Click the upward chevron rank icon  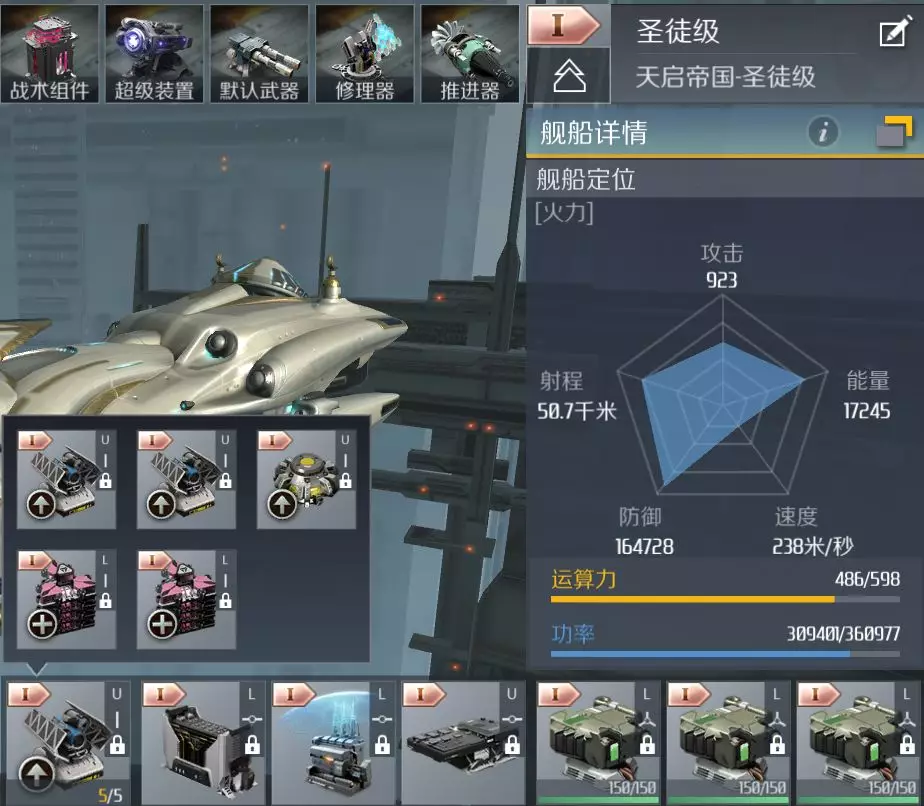click(568, 77)
